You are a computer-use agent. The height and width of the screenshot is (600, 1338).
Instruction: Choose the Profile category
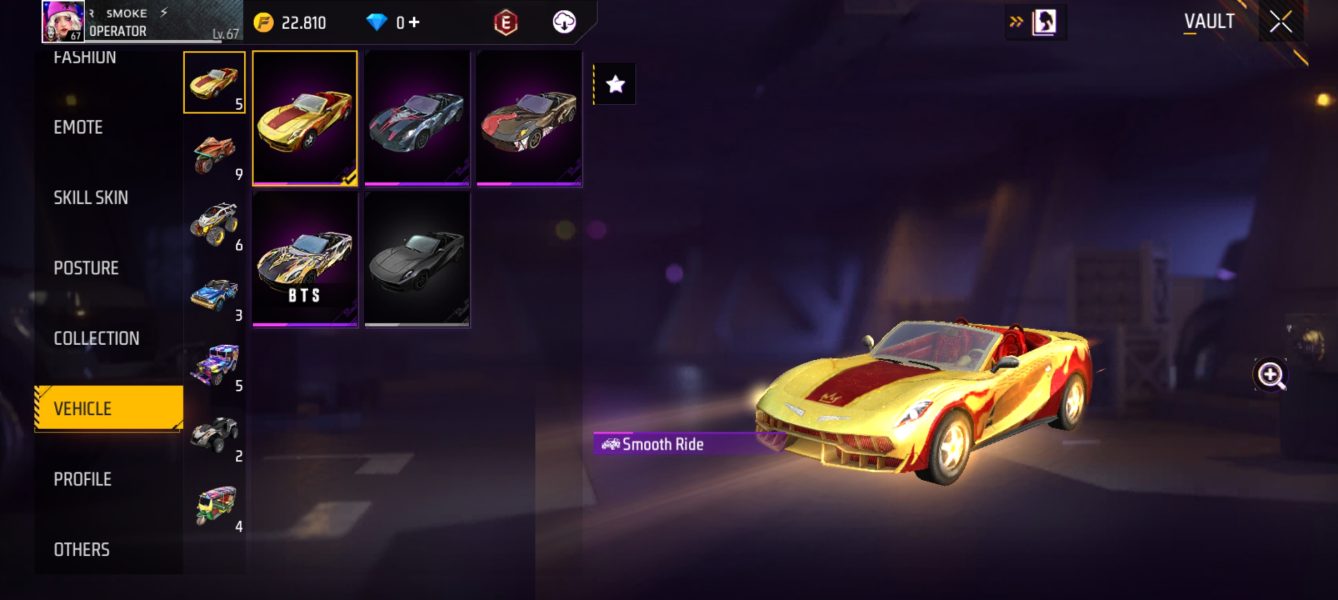coord(82,479)
